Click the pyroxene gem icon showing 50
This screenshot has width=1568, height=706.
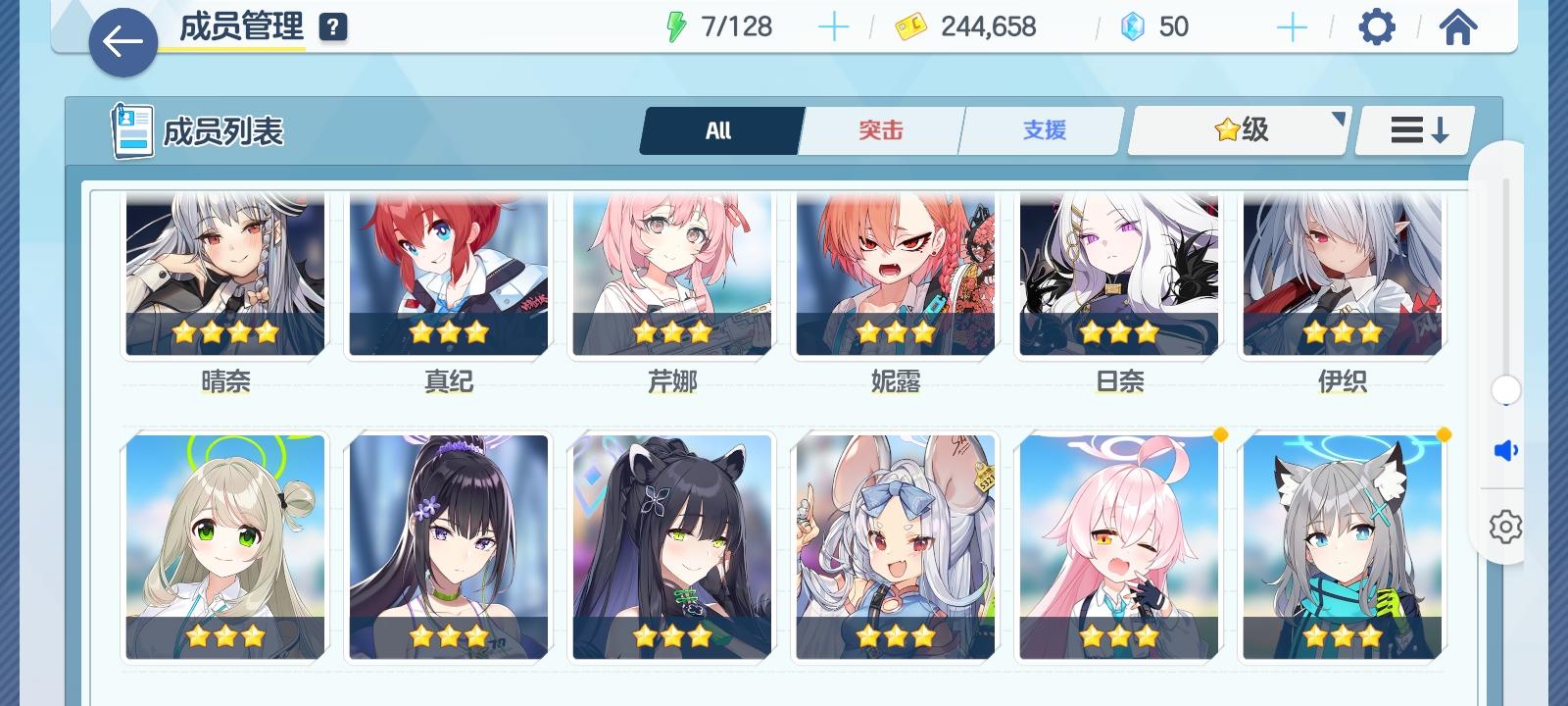click(1134, 25)
